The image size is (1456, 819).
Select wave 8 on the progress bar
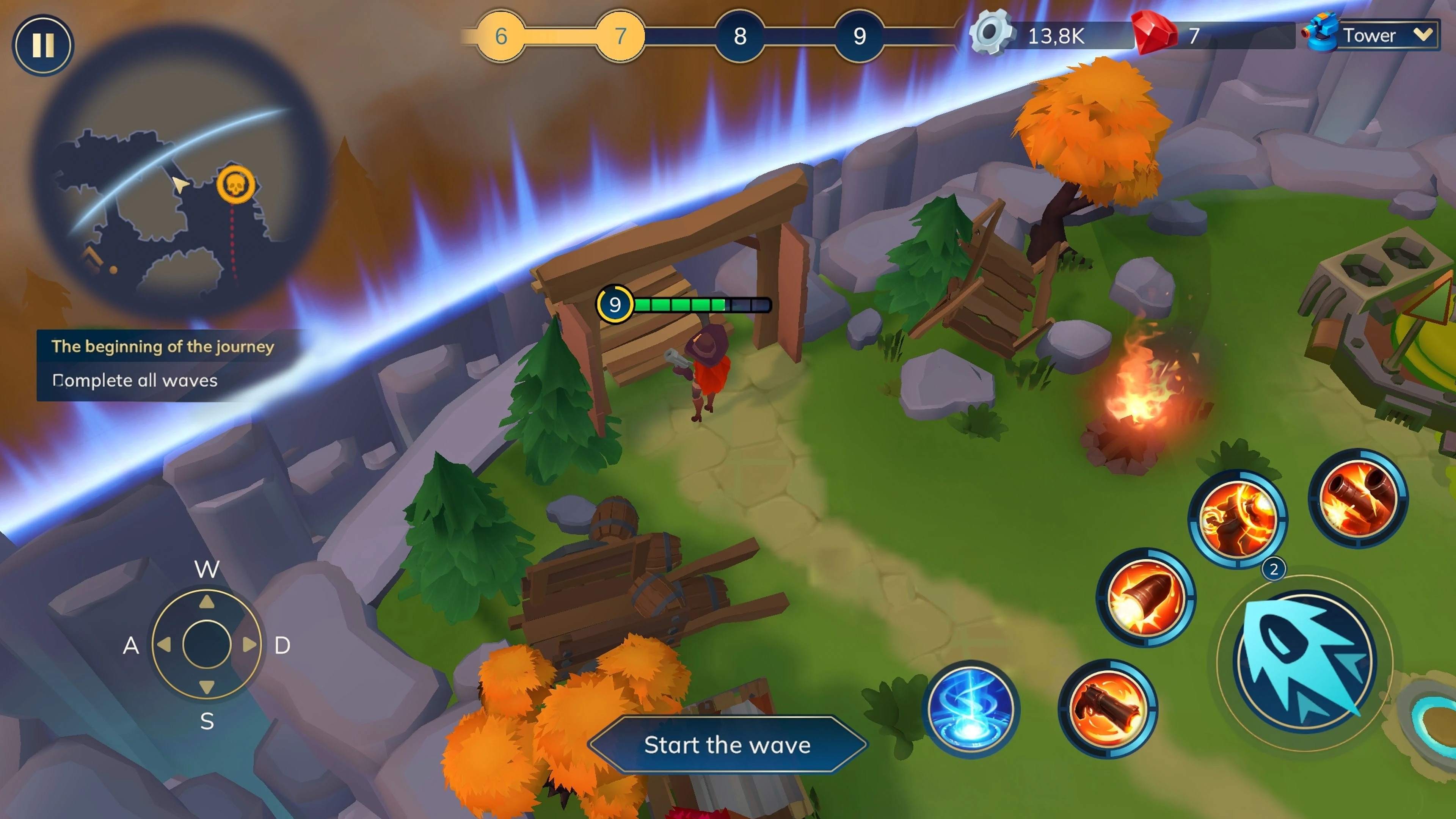[740, 36]
